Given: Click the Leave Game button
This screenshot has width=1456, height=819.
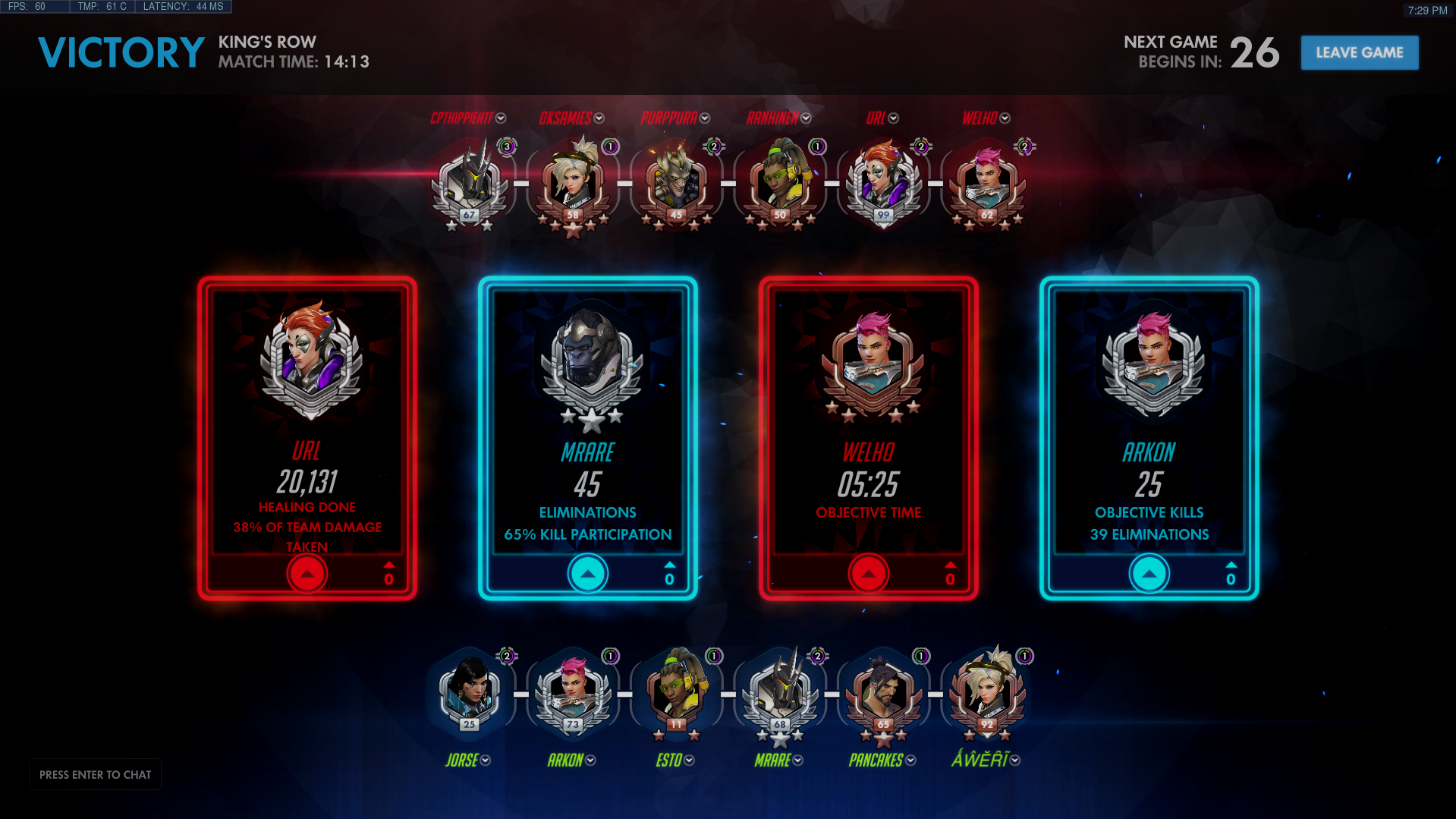Looking at the screenshot, I should click(x=1359, y=53).
